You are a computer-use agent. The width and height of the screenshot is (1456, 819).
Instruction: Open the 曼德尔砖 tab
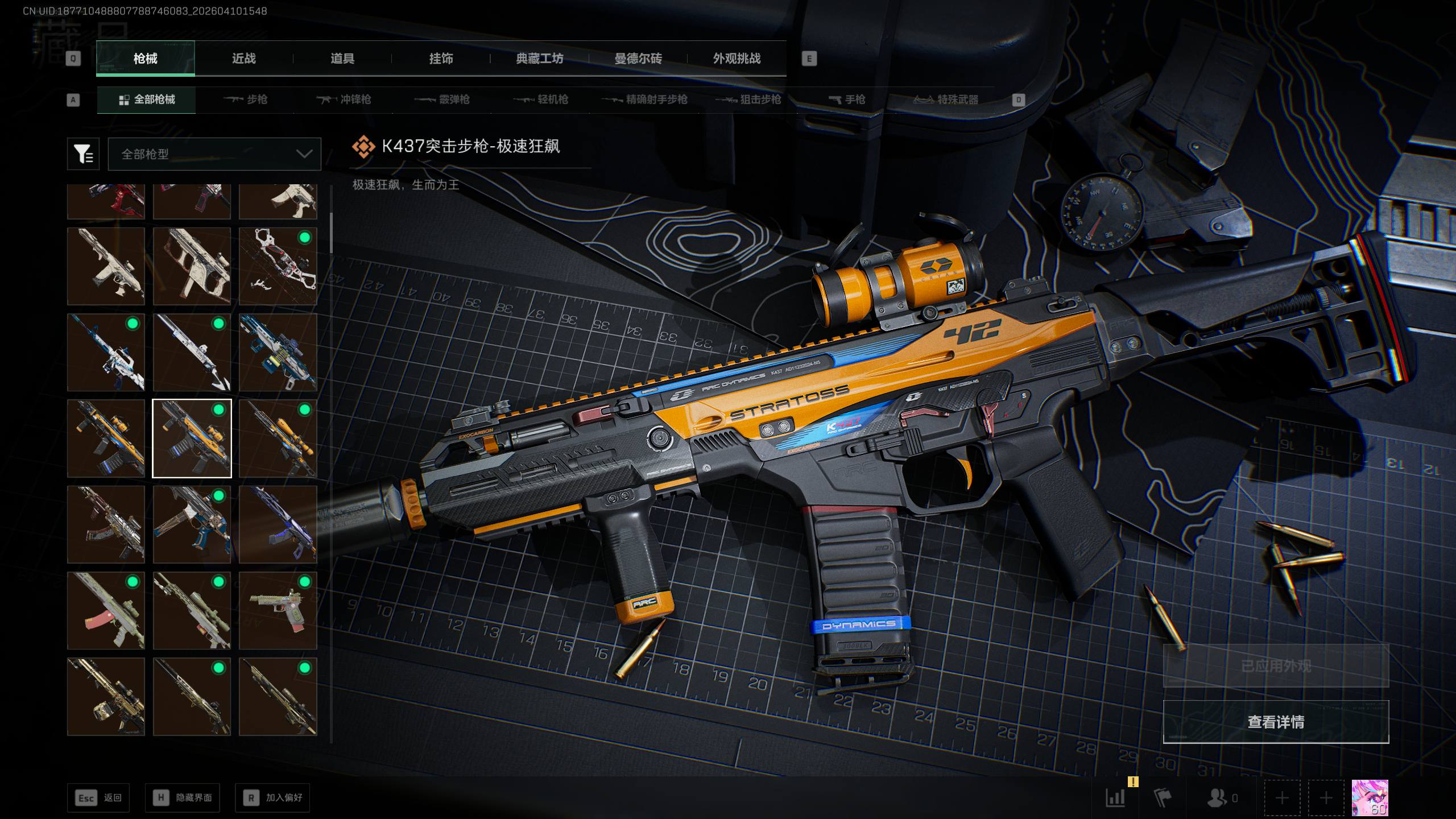[x=638, y=59]
